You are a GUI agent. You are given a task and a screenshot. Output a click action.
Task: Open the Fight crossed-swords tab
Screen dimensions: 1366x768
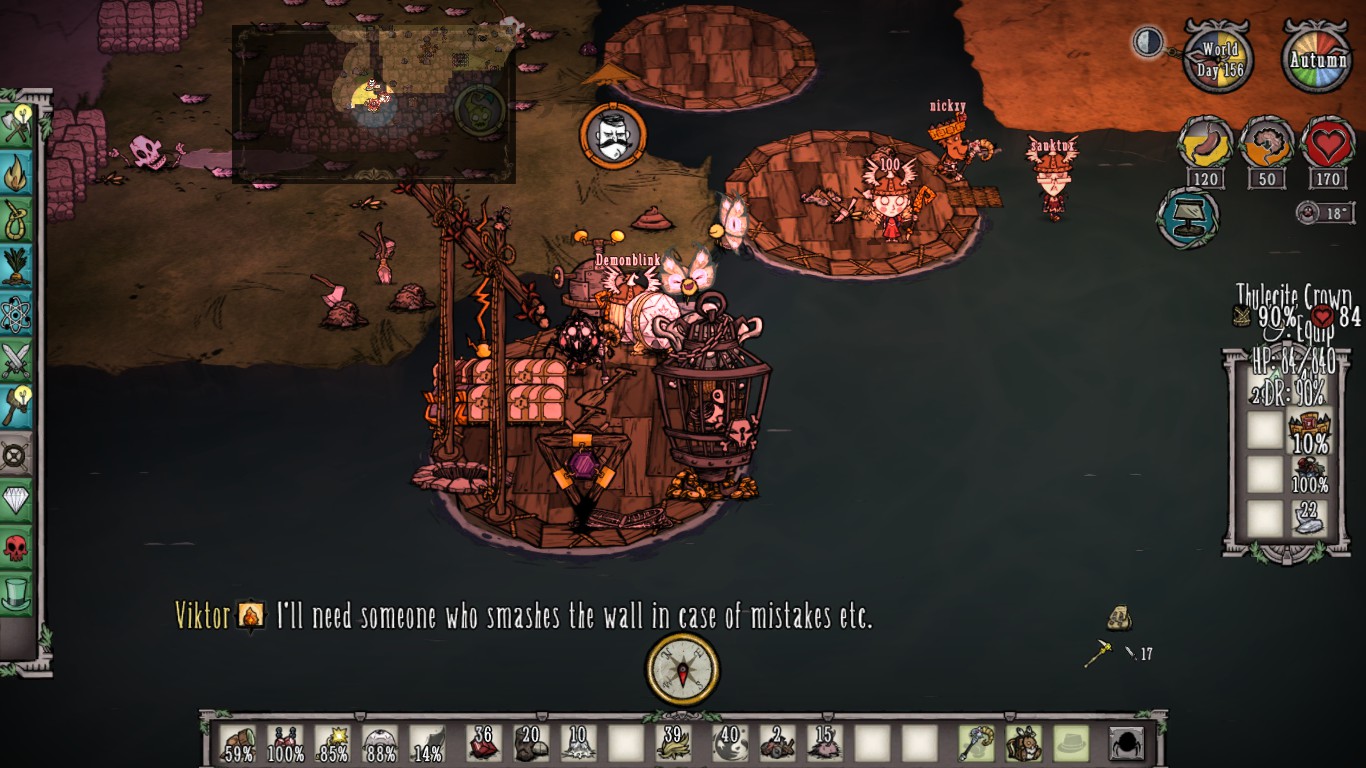16,360
